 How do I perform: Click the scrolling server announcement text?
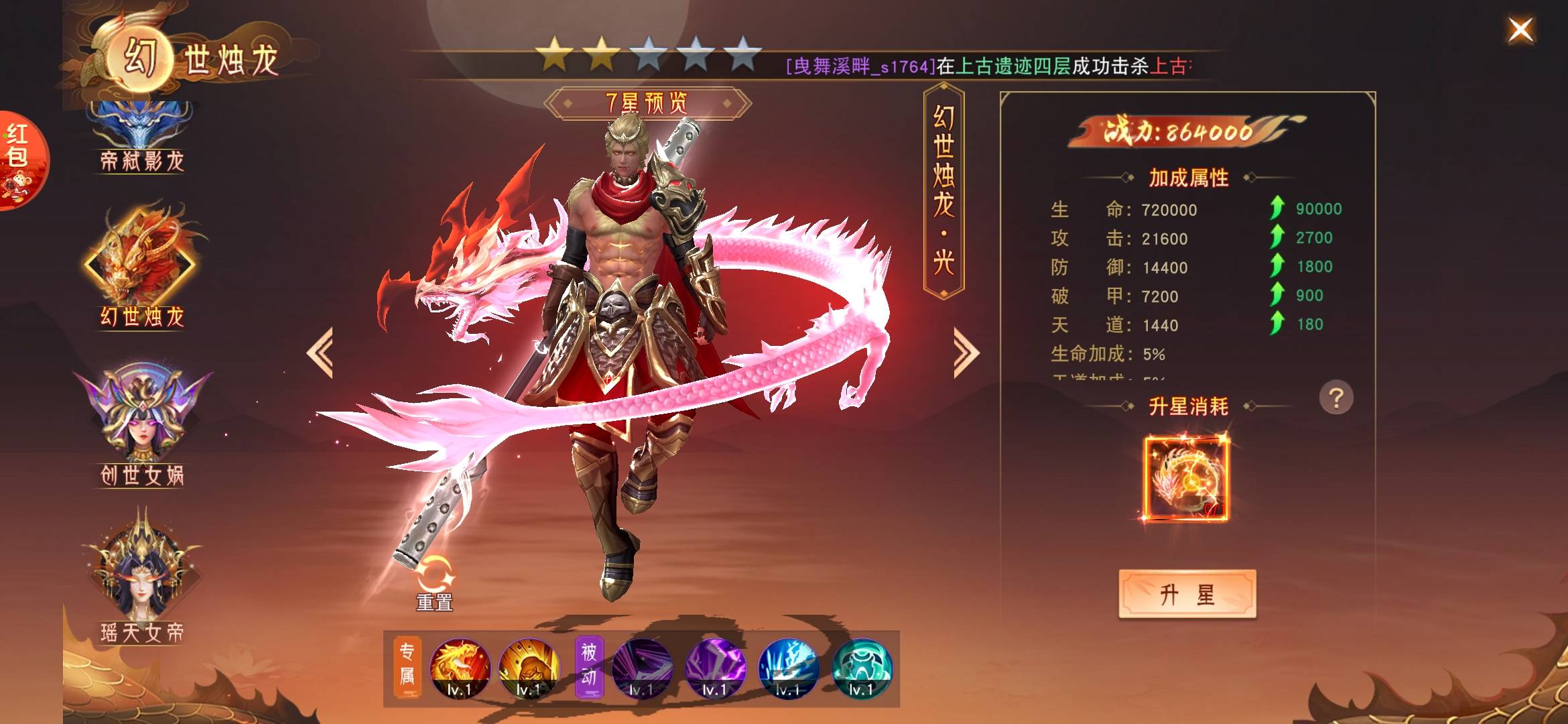pos(988,66)
